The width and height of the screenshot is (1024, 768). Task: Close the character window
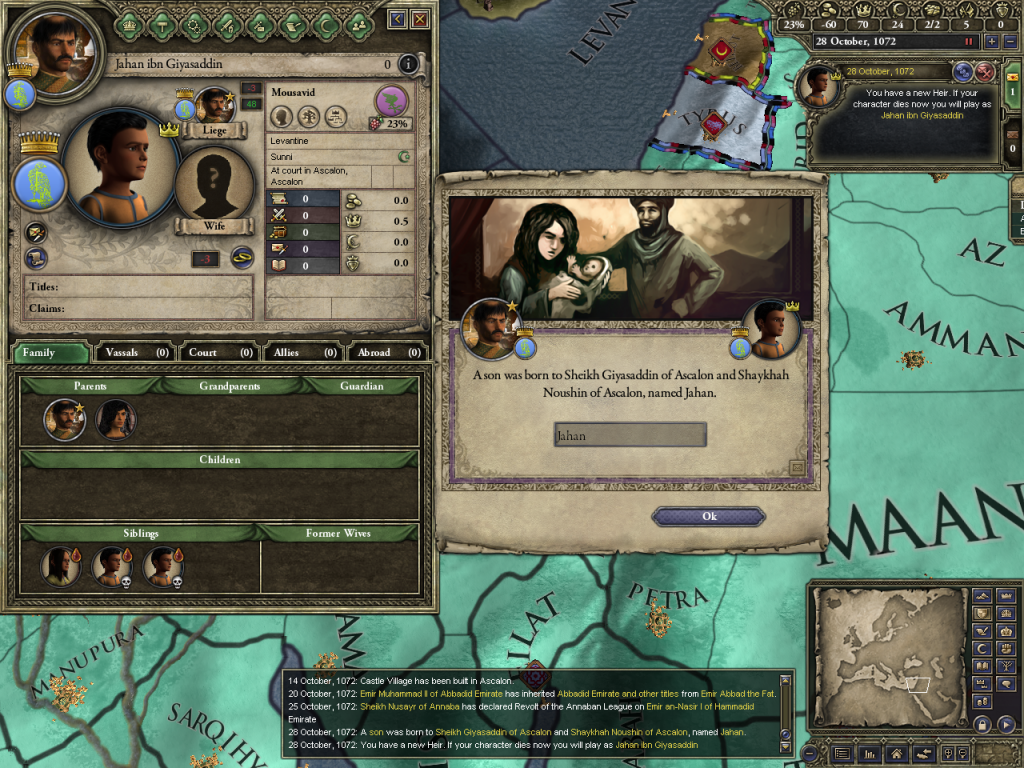coord(420,18)
